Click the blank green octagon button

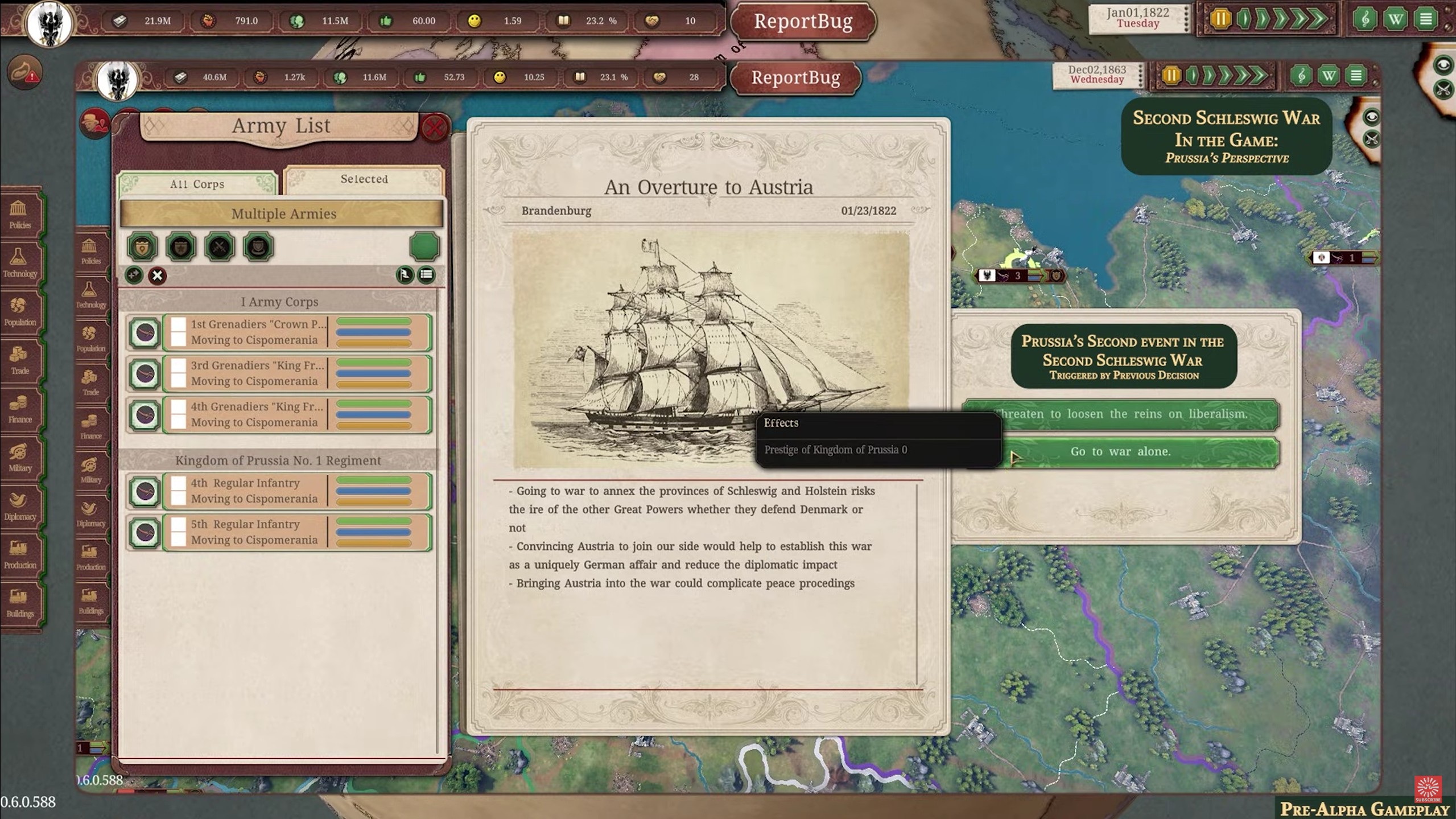[x=424, y=246]
